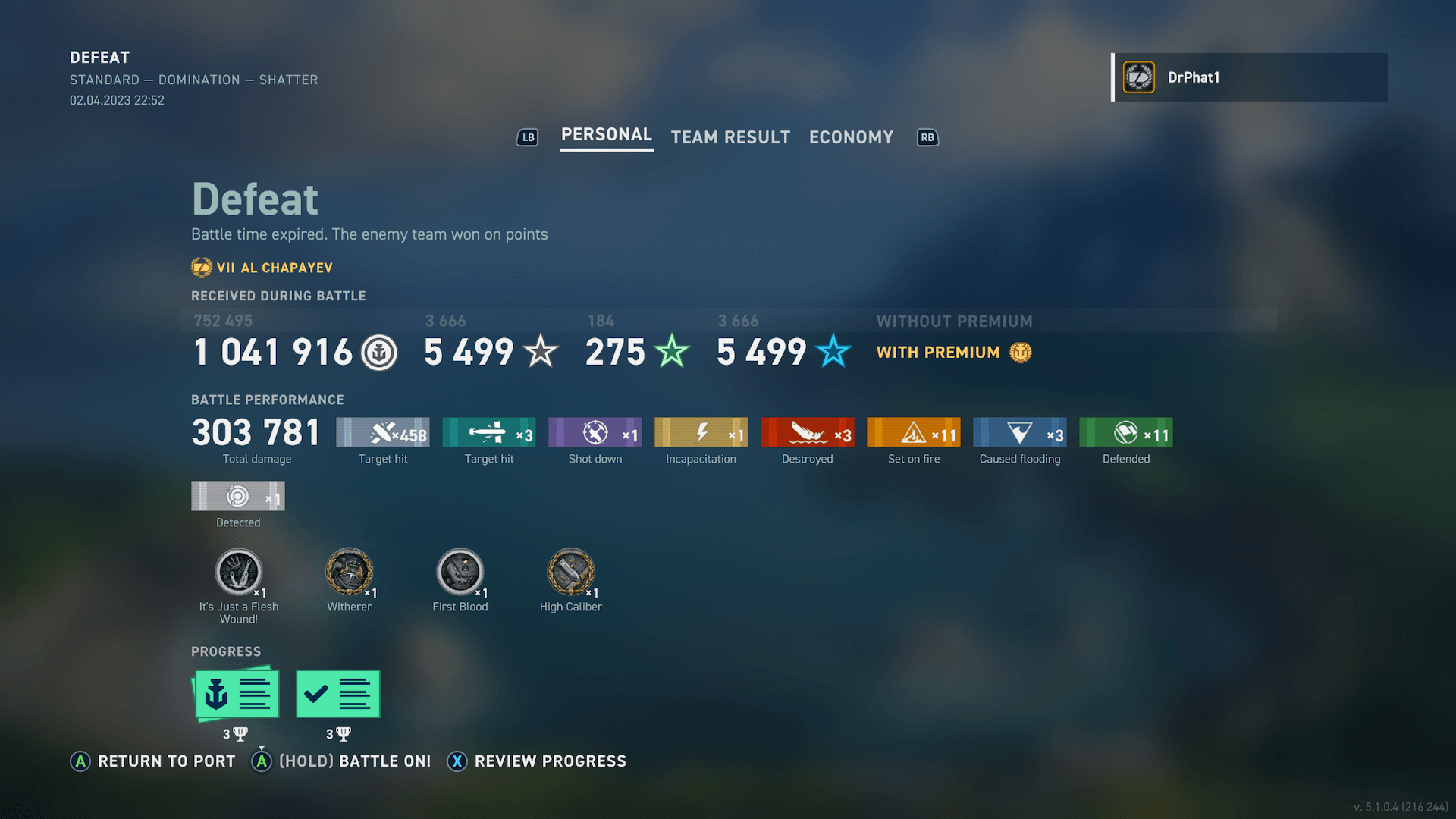Click the It's Just a Flesh Wound medal
This screenshot has height=819, width=1456.
coord(239,573)
